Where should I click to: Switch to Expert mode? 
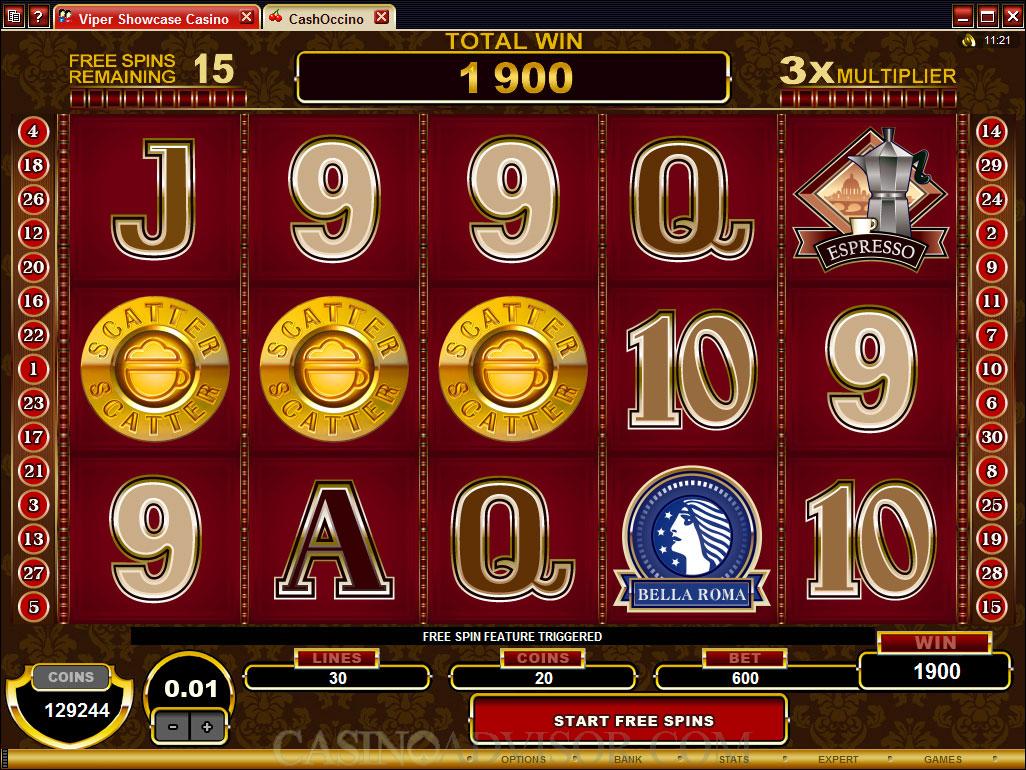pyautogui.click(x=838, y=760)
